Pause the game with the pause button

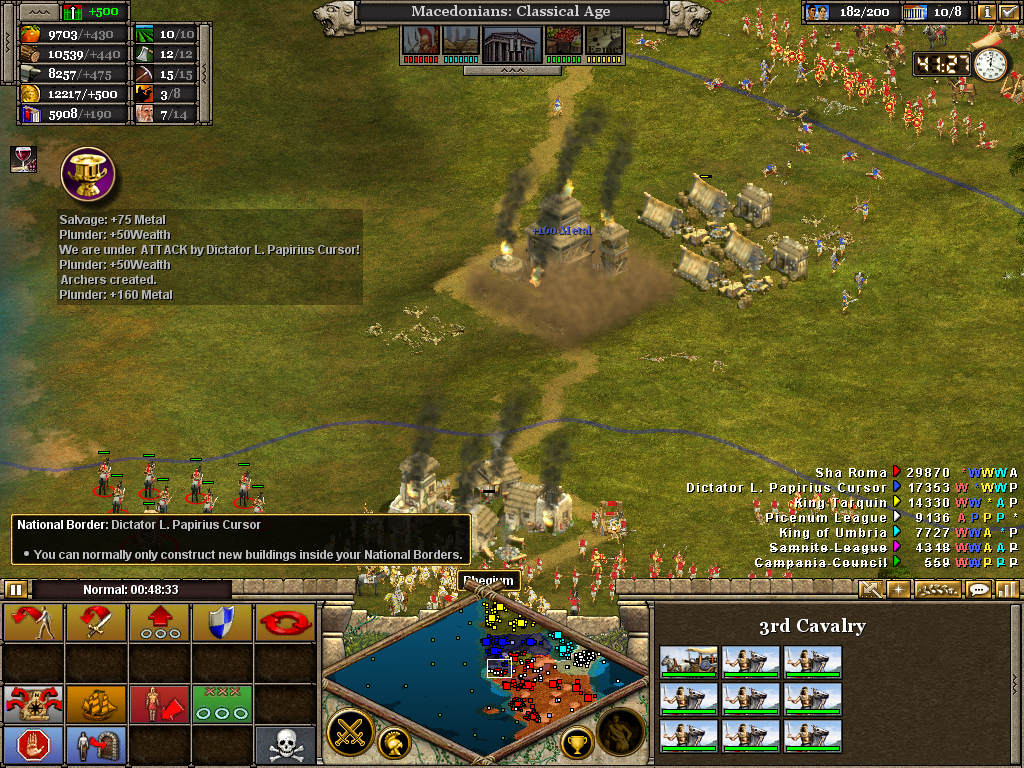(17, 589)
